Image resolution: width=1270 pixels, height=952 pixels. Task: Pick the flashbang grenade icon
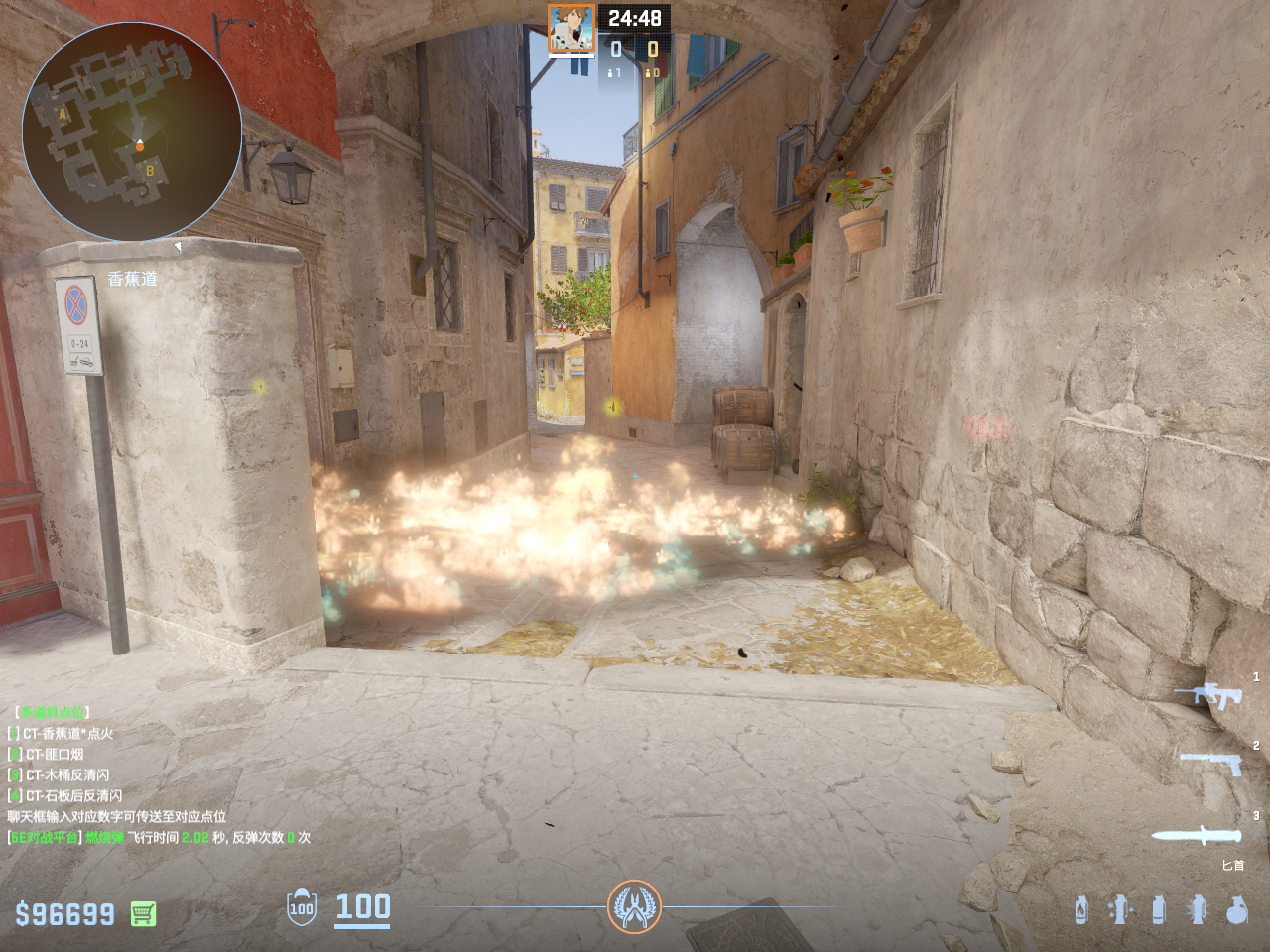coord(1198,909)
